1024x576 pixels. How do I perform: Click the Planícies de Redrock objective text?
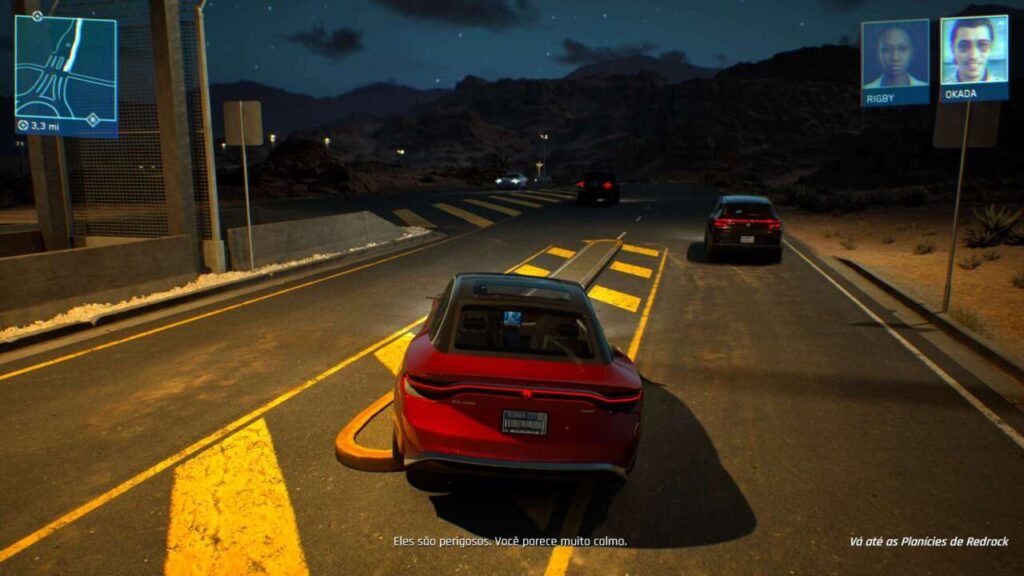click(x=928, y=542)
